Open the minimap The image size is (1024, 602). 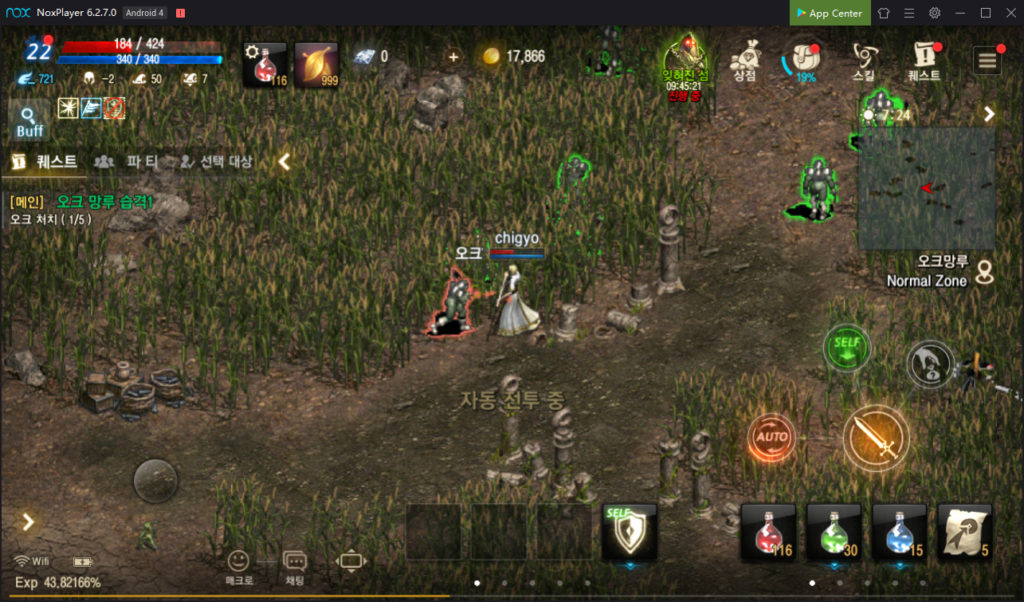click(926, 188)
